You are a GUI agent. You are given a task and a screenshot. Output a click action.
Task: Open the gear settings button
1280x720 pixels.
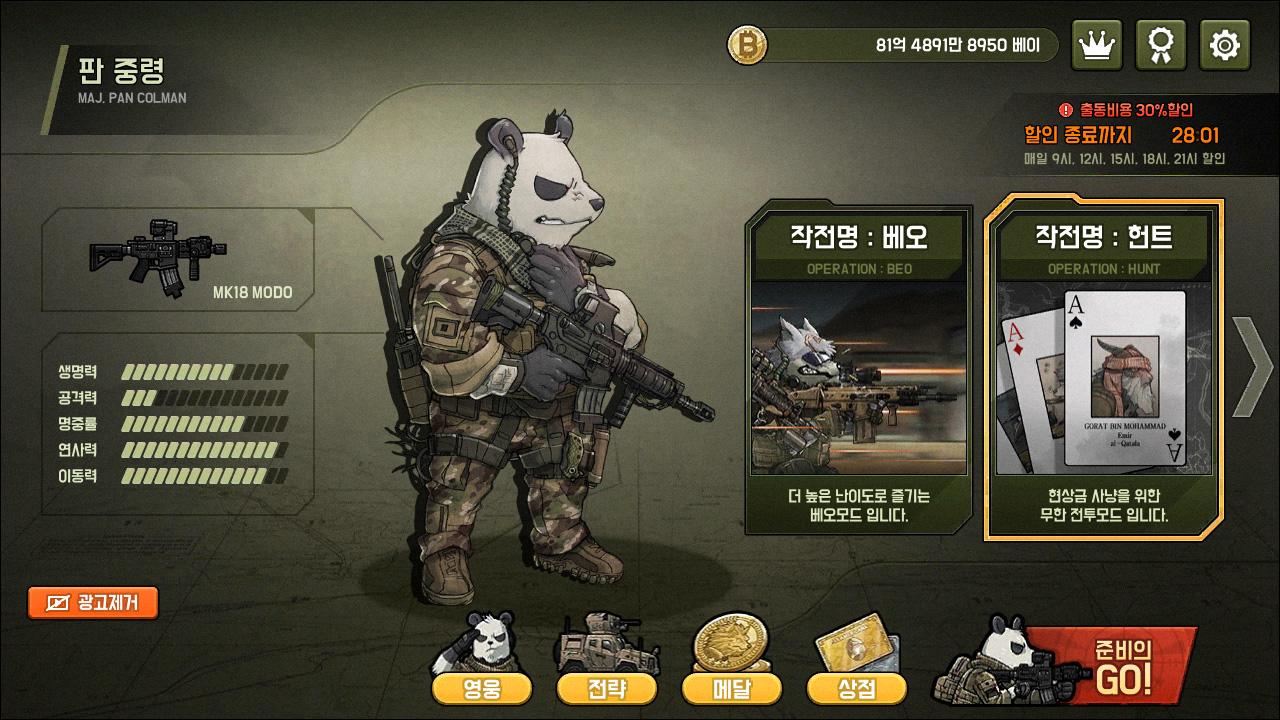coord(1224,45)
